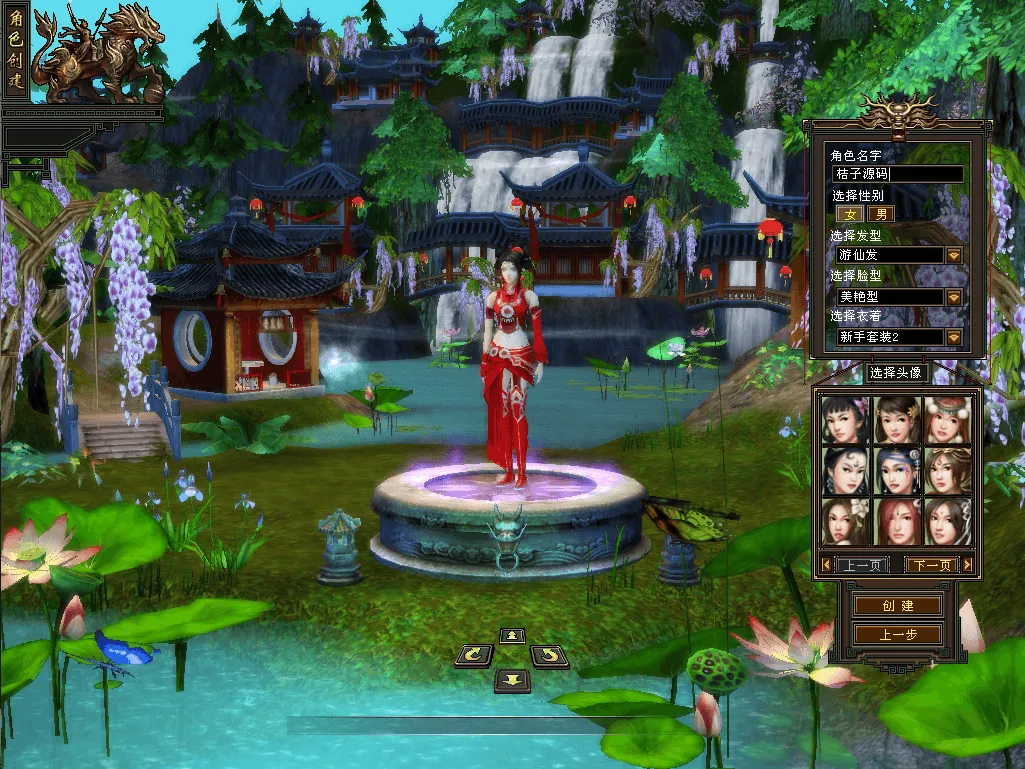Rotate character with the left curved arrow
The height and width of the screenshot is (769, 1025).
pos(474,656)
